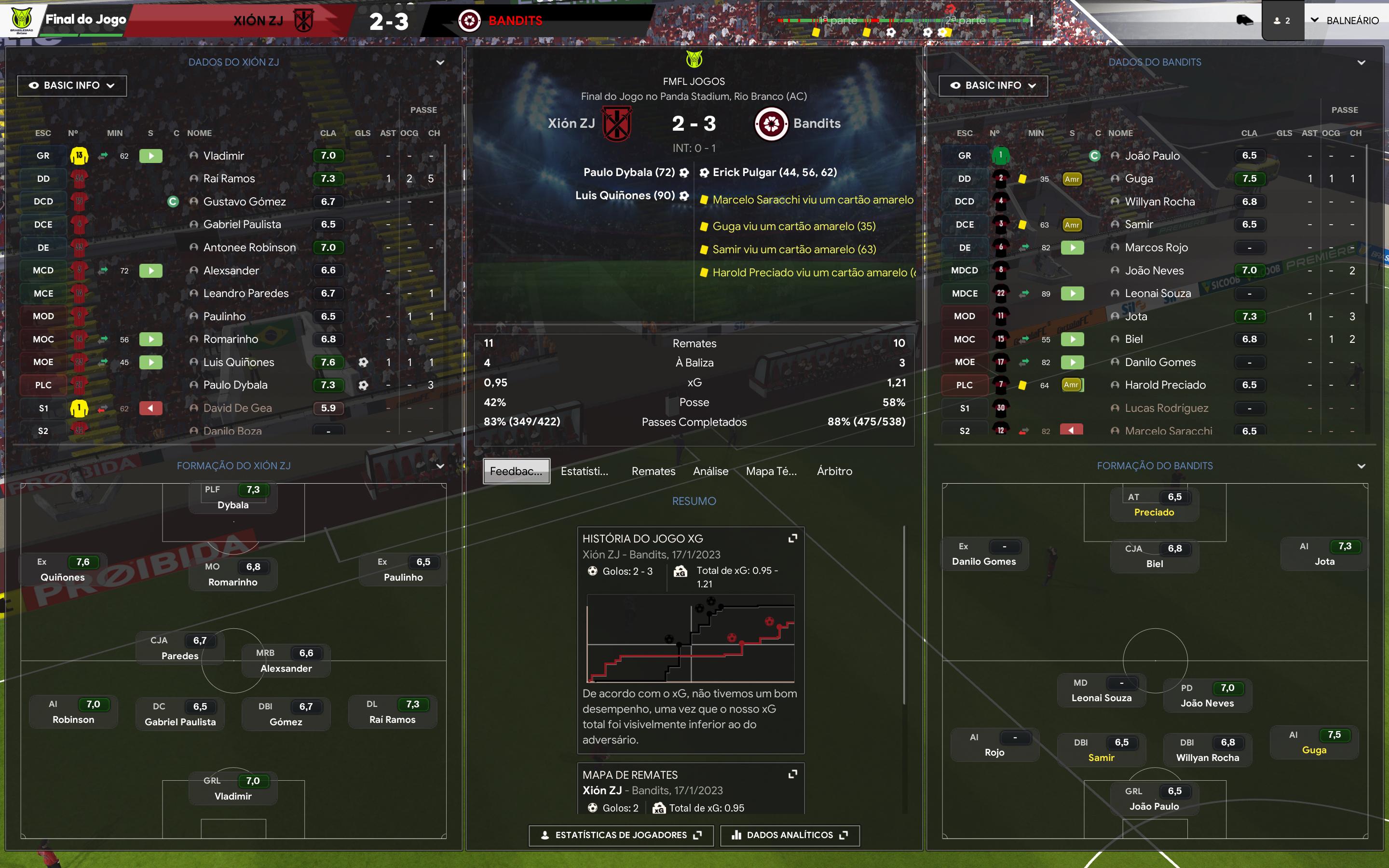
Task: Select the Árbitro tab
Action: 834,471
